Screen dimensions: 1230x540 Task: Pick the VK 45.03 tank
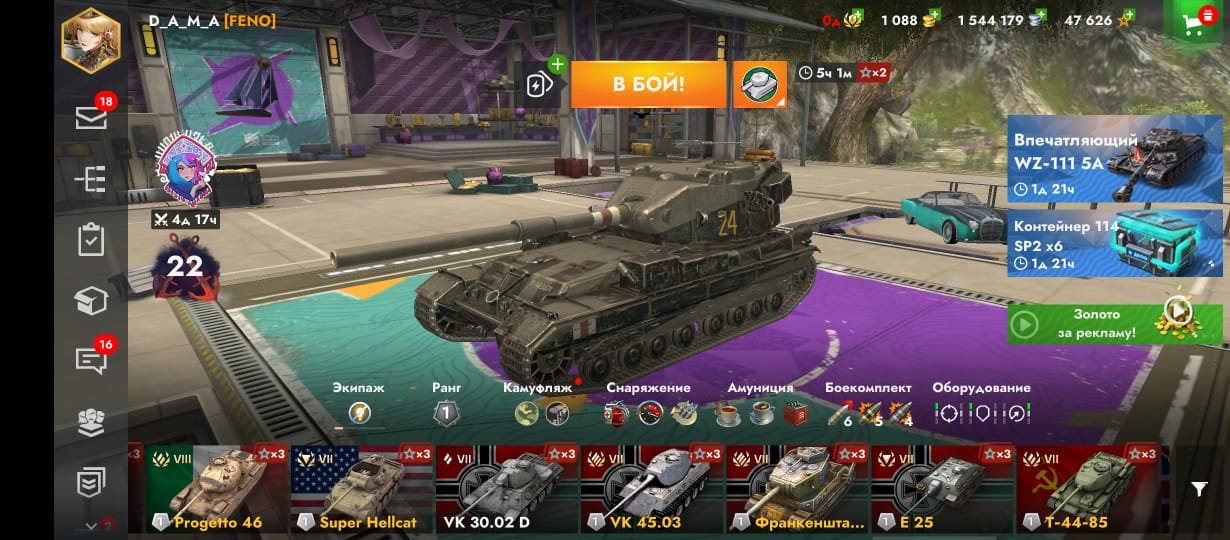(x=652, y=488)
